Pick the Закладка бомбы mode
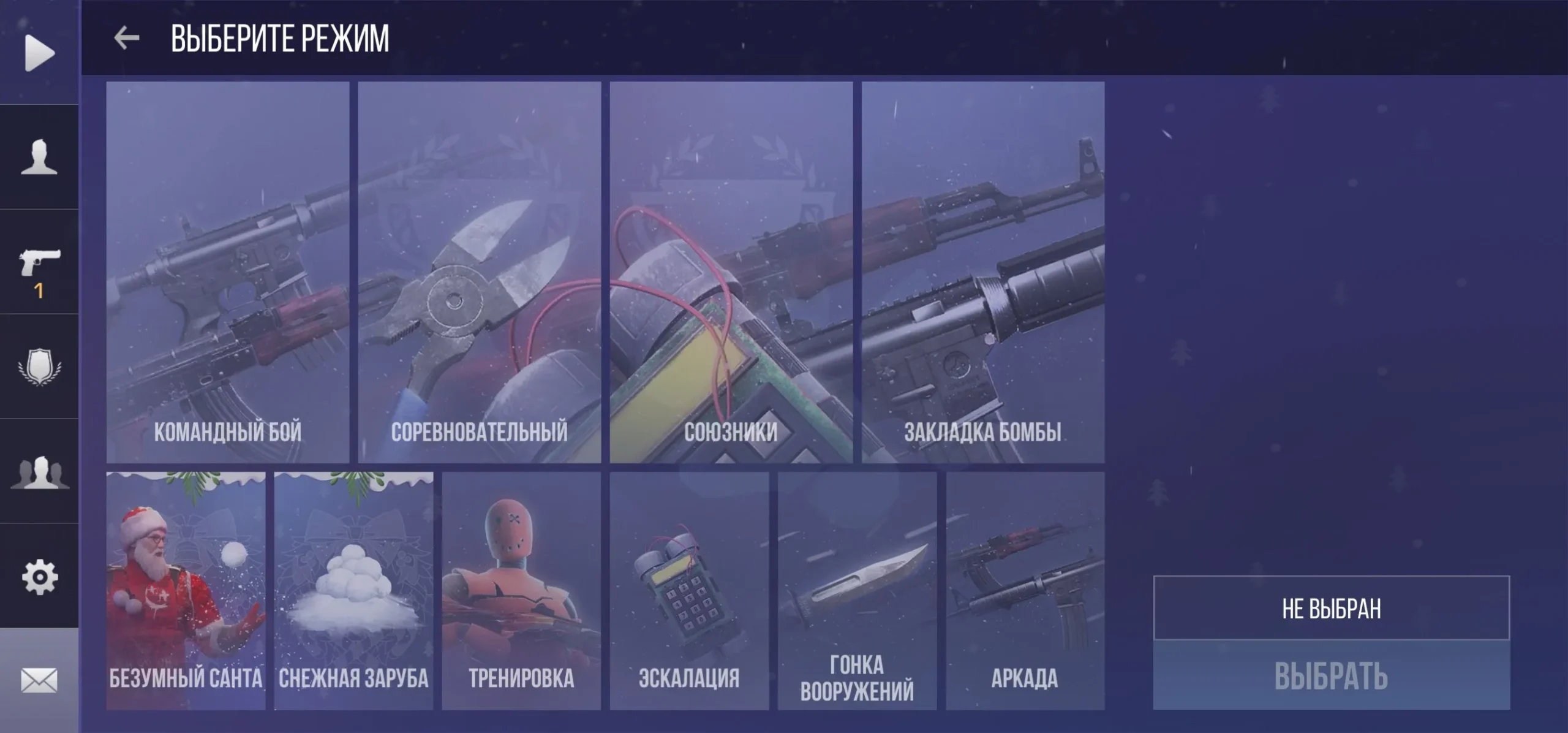The width and height of the screenshot is (1568, 733). (983, 272)
